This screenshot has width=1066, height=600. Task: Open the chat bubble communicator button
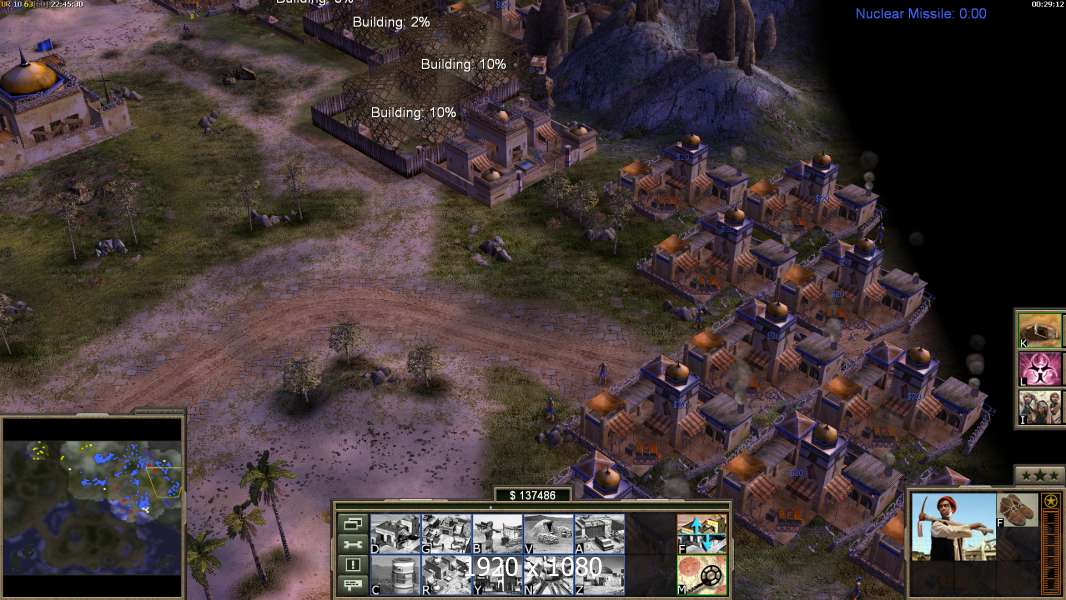tap(352, 586)
